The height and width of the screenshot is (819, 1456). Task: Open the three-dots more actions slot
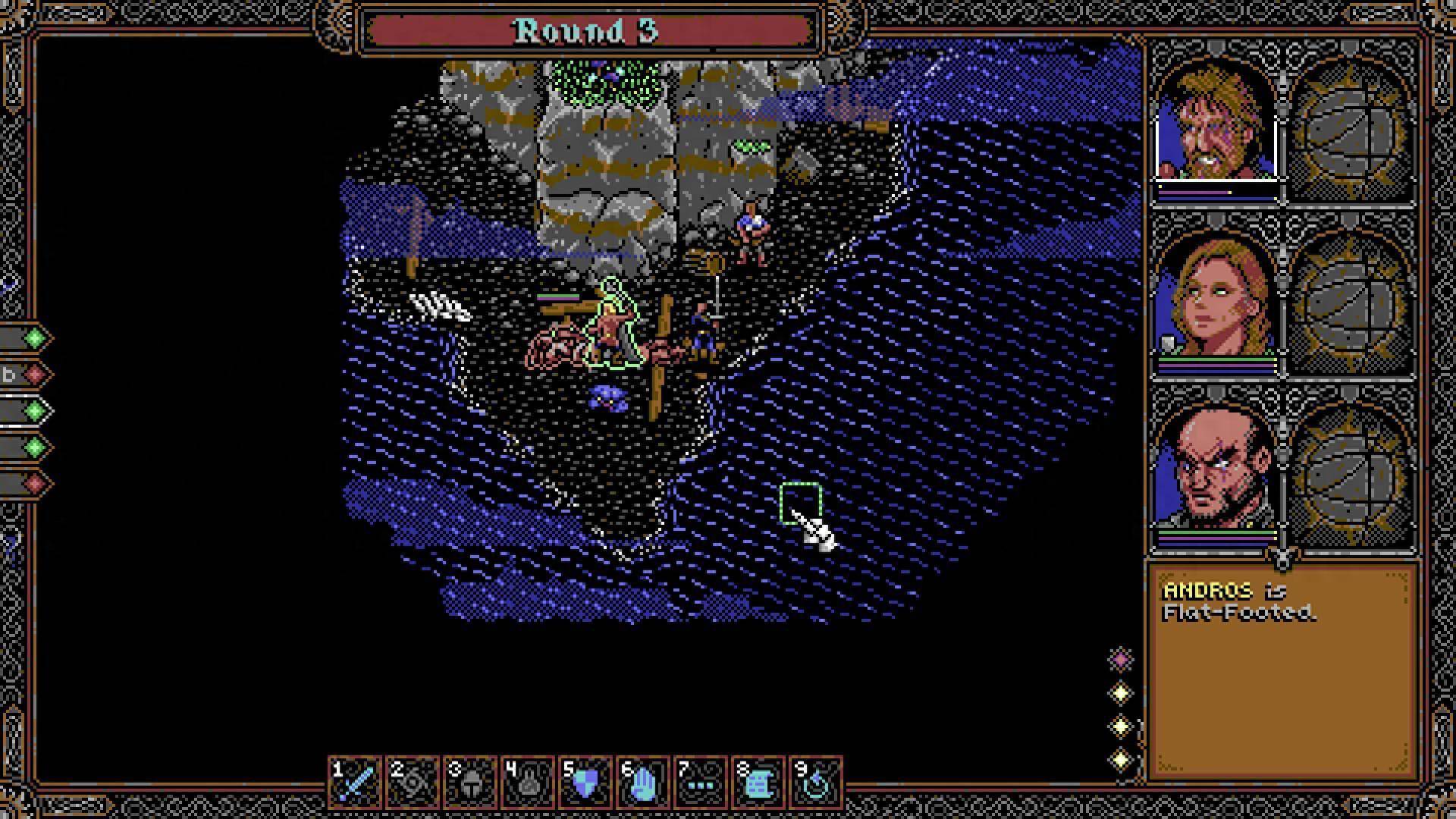pyautogui.click(x=701, y=781)
